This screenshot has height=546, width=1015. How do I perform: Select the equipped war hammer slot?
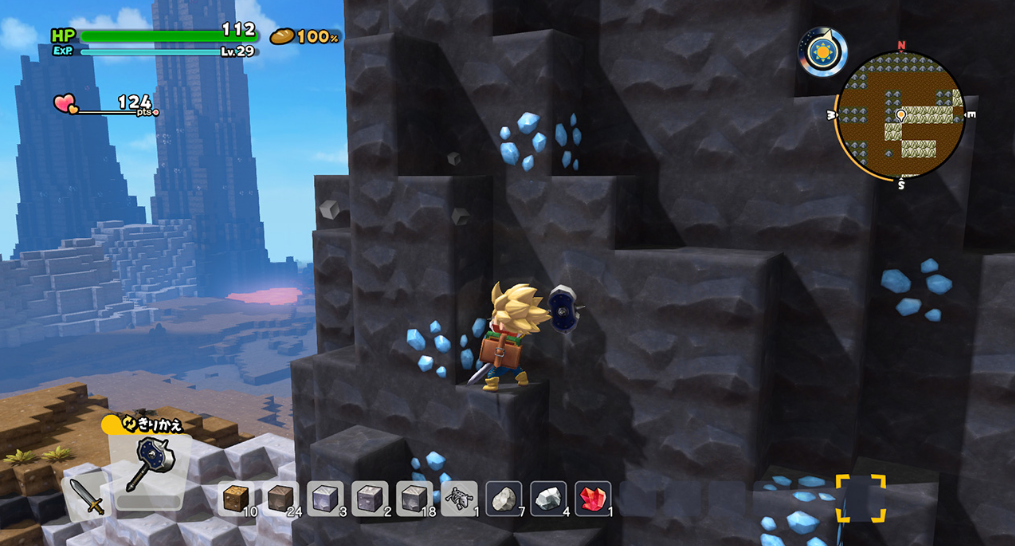[150, 466]
